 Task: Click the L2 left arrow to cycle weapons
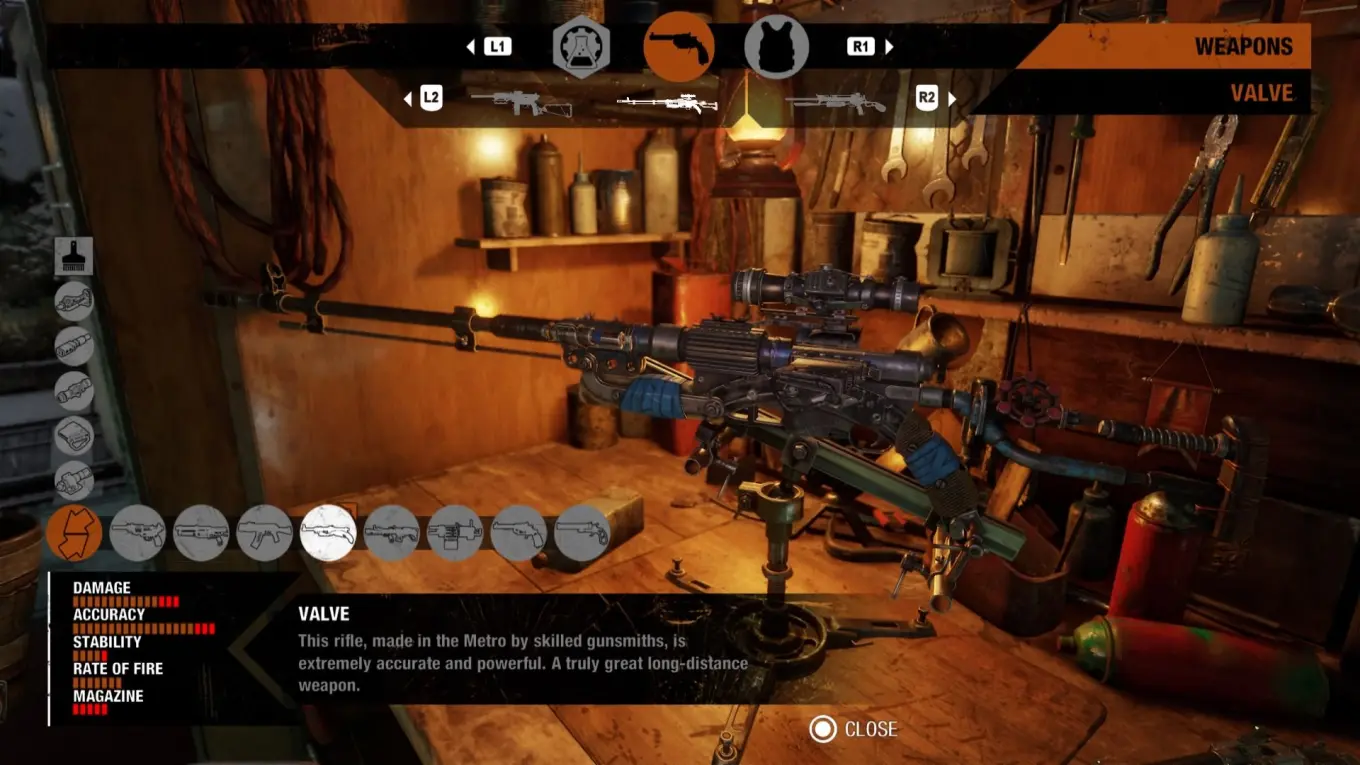pos(408,98)
